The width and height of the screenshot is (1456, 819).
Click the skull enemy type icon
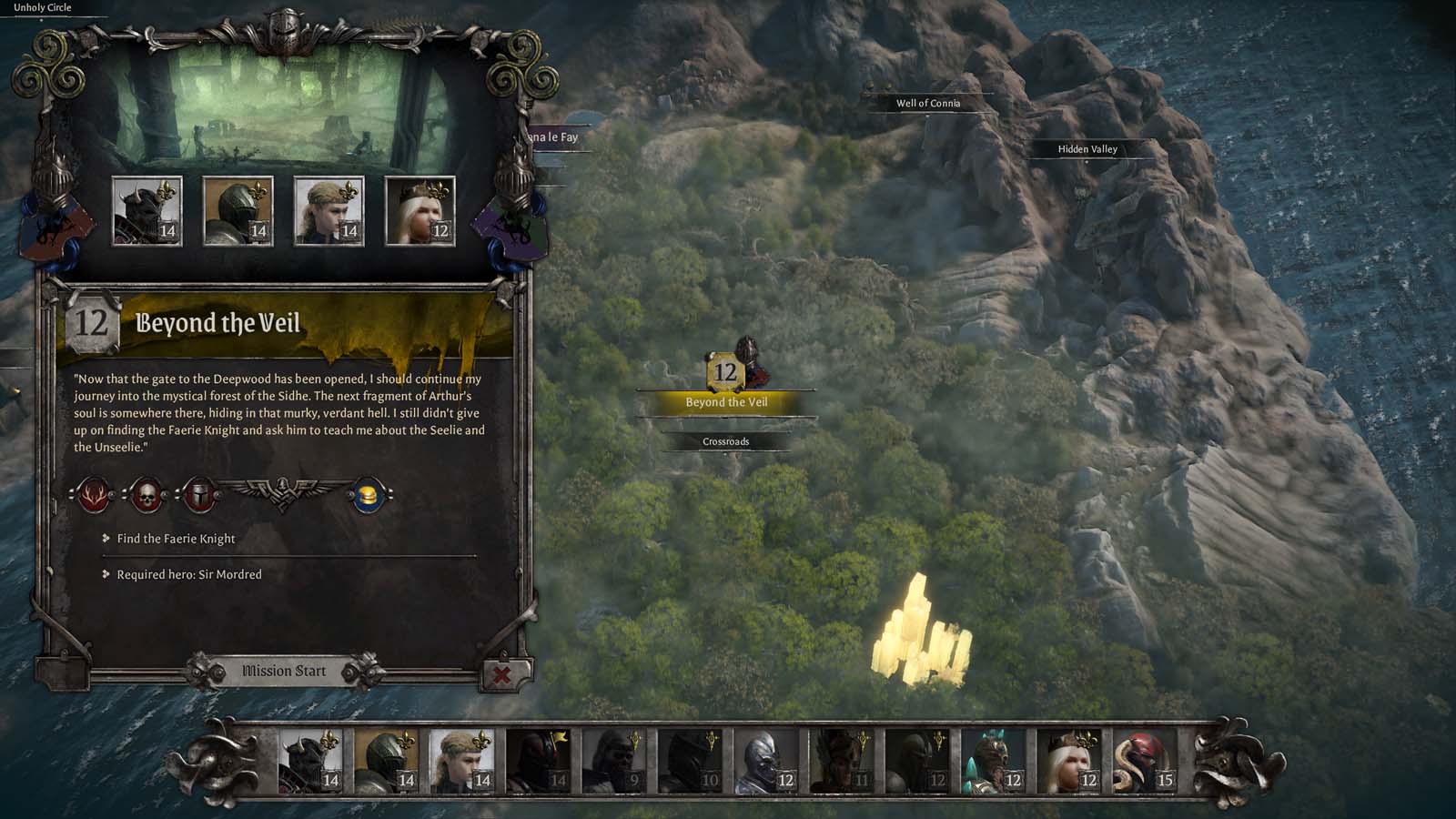tap(146, 496)
